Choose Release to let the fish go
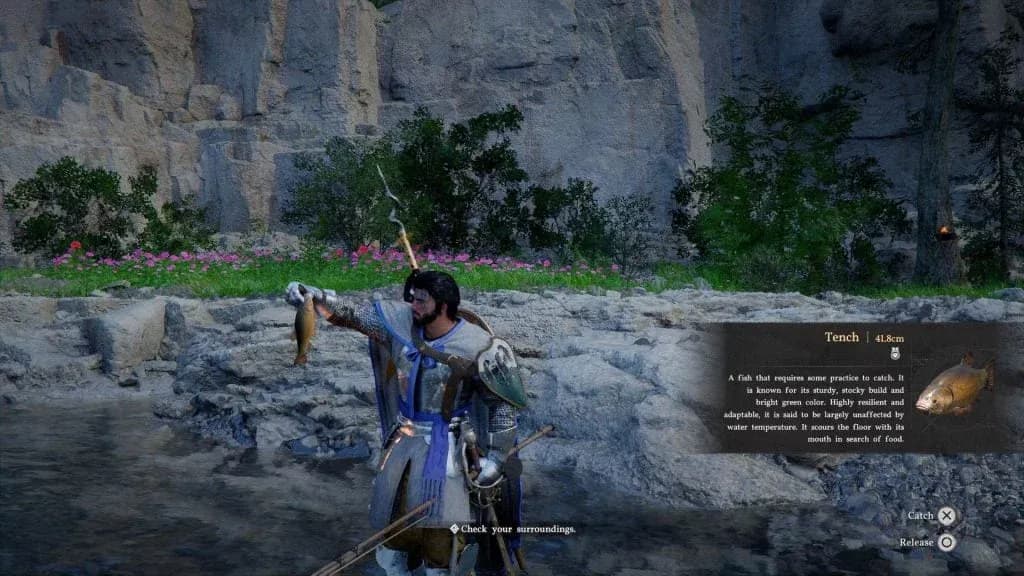This screenshot has width=1024, height=576. pos(945,542)
